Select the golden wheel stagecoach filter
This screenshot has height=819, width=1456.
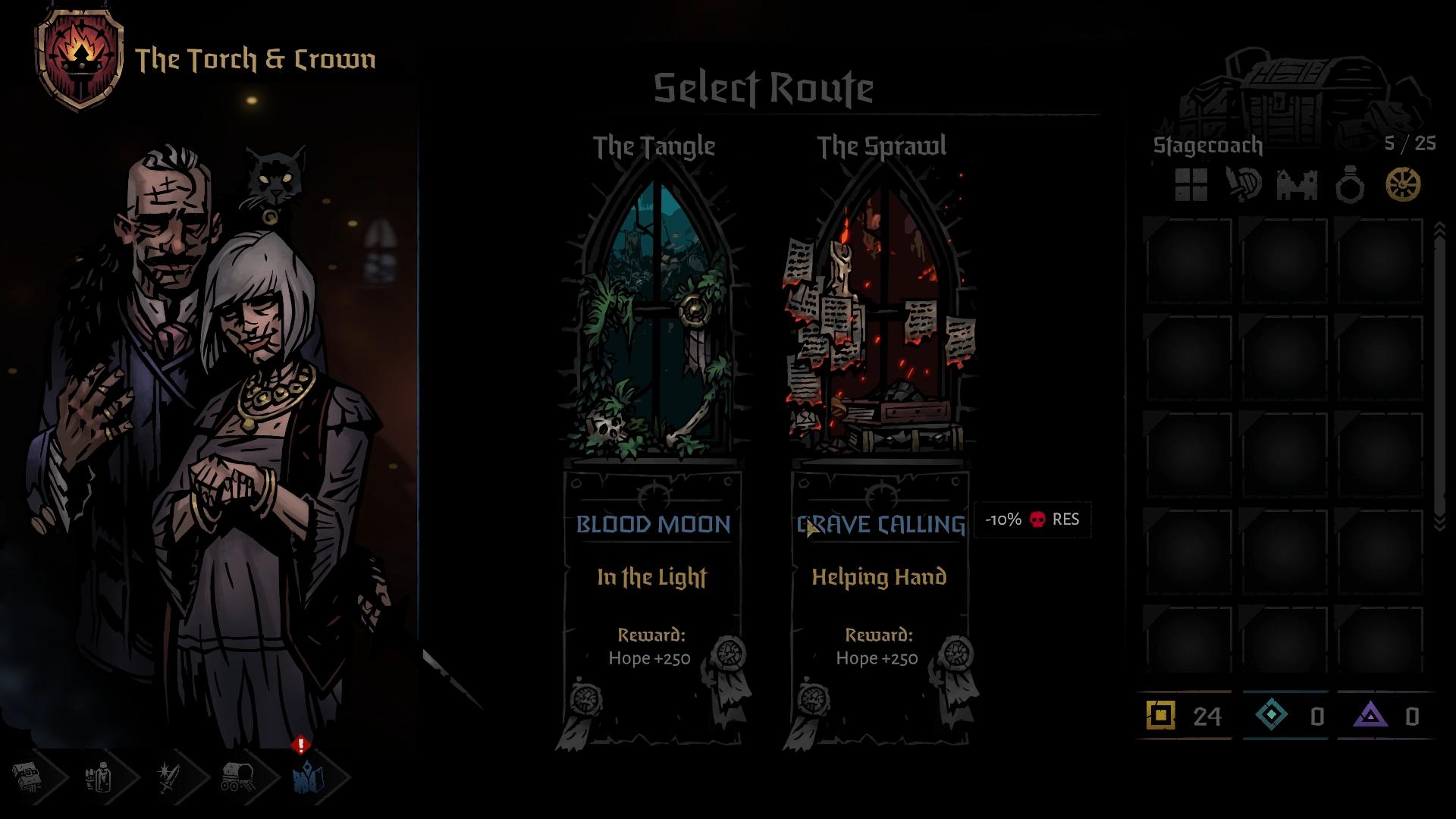pos(1403,185)
